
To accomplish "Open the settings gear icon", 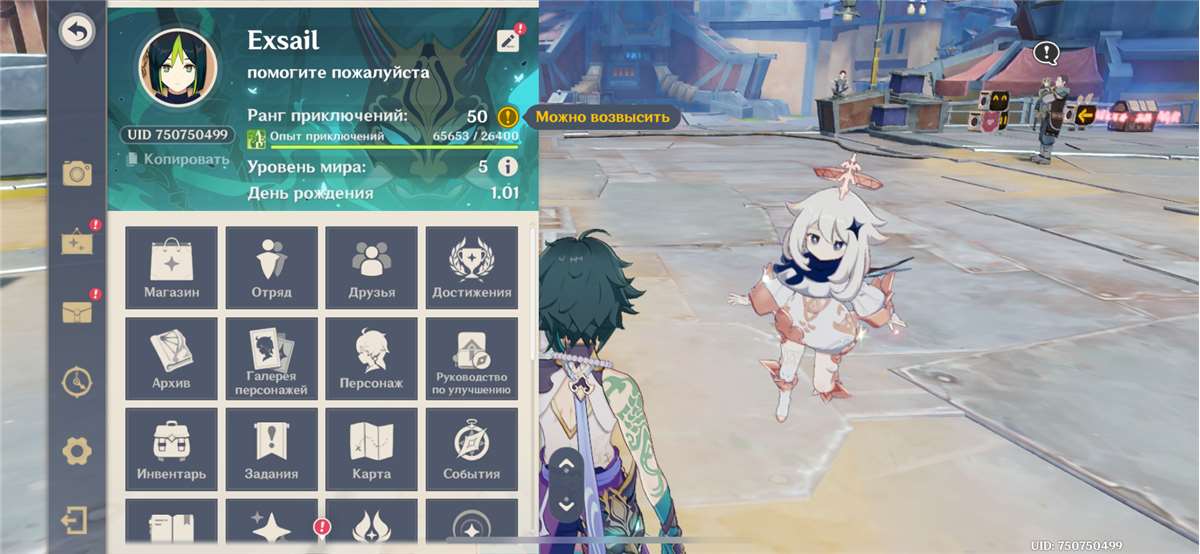I will point(77,451).
